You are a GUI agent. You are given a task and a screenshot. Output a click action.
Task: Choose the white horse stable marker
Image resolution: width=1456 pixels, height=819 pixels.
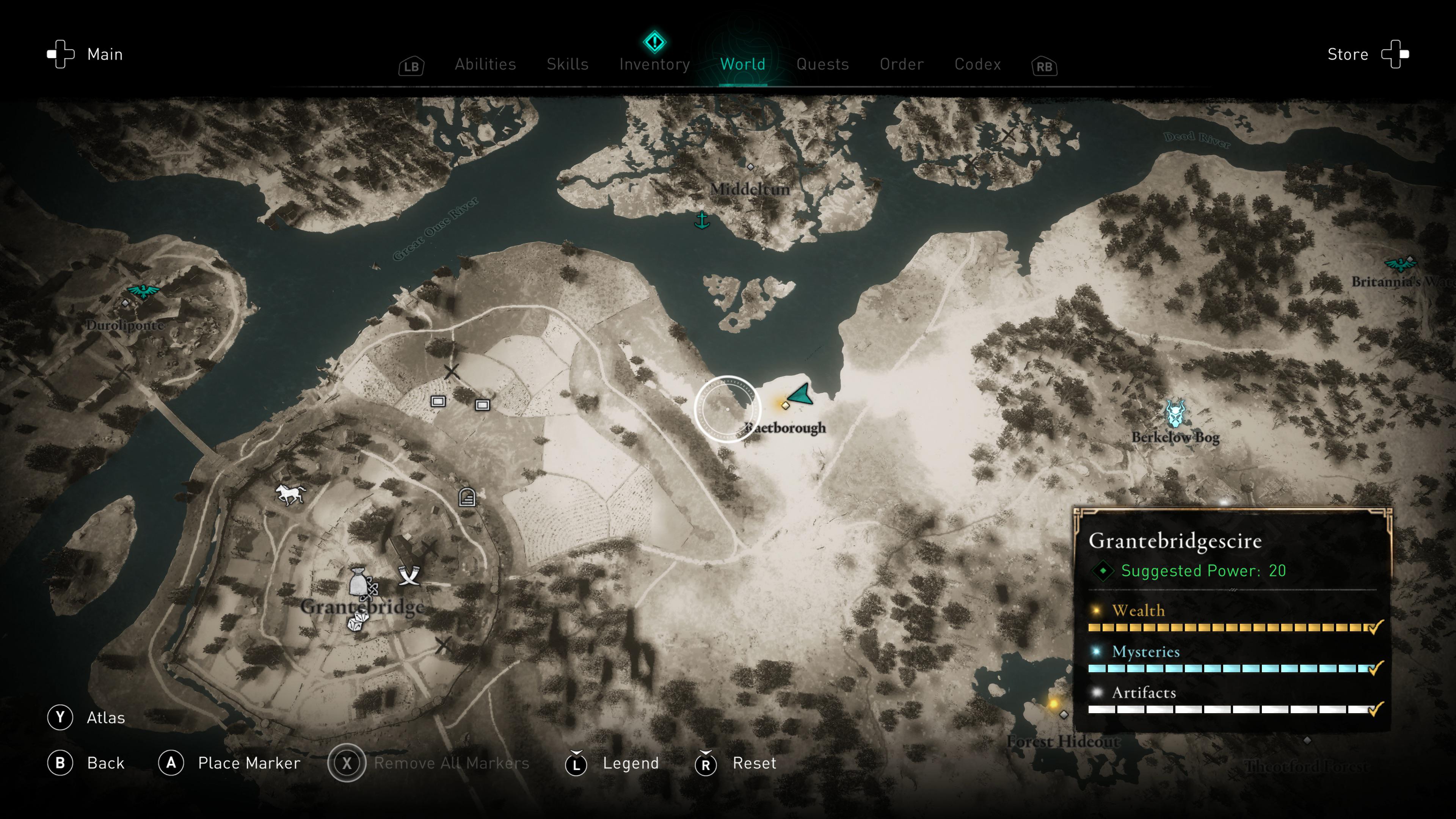pyautogui.click(x=290, y=494)
